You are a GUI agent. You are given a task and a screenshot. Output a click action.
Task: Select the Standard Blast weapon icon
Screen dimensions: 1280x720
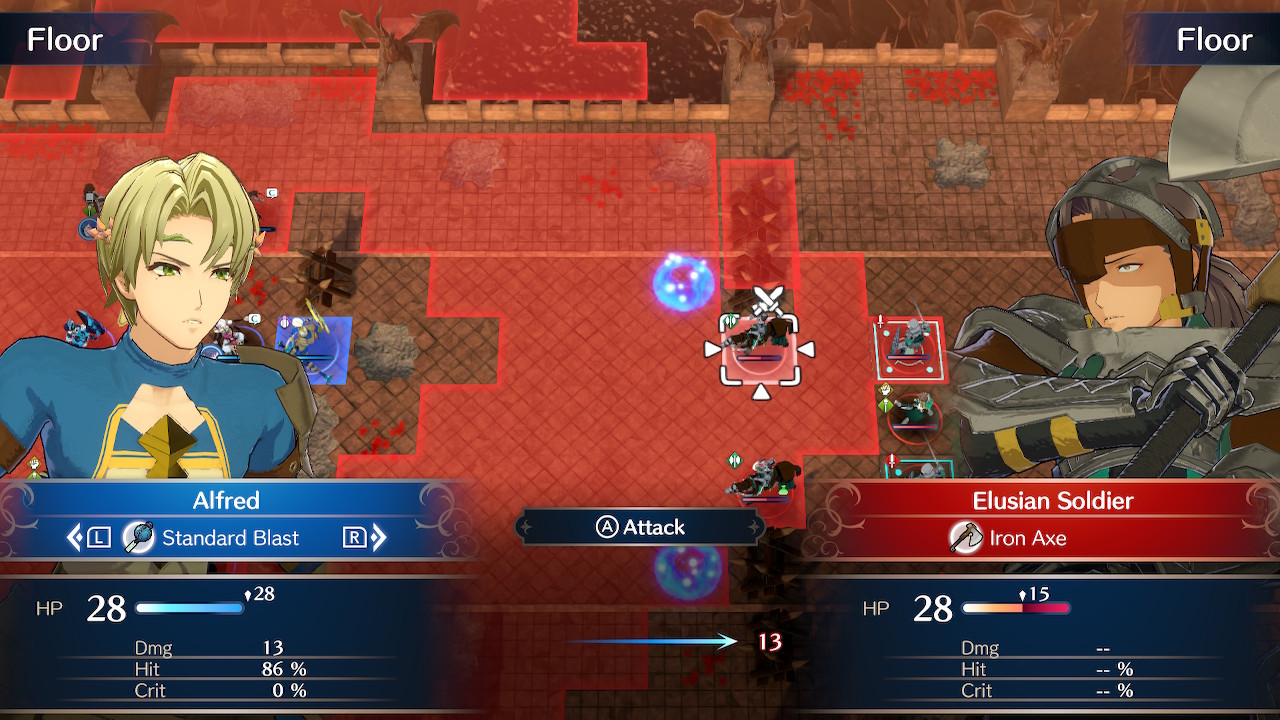click(138, 538)
